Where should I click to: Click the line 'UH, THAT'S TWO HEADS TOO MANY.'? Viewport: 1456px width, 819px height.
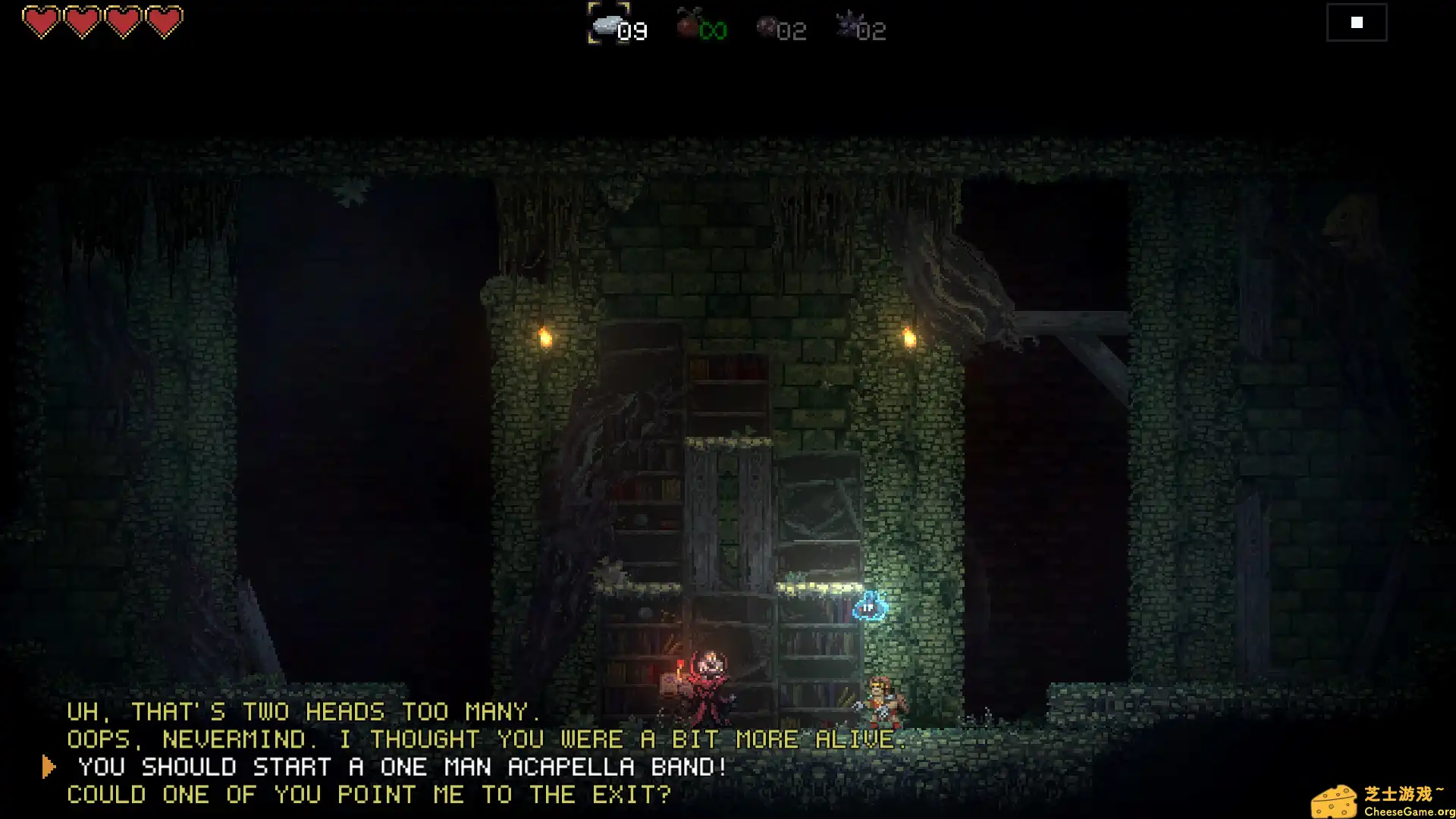click(303, 711)
